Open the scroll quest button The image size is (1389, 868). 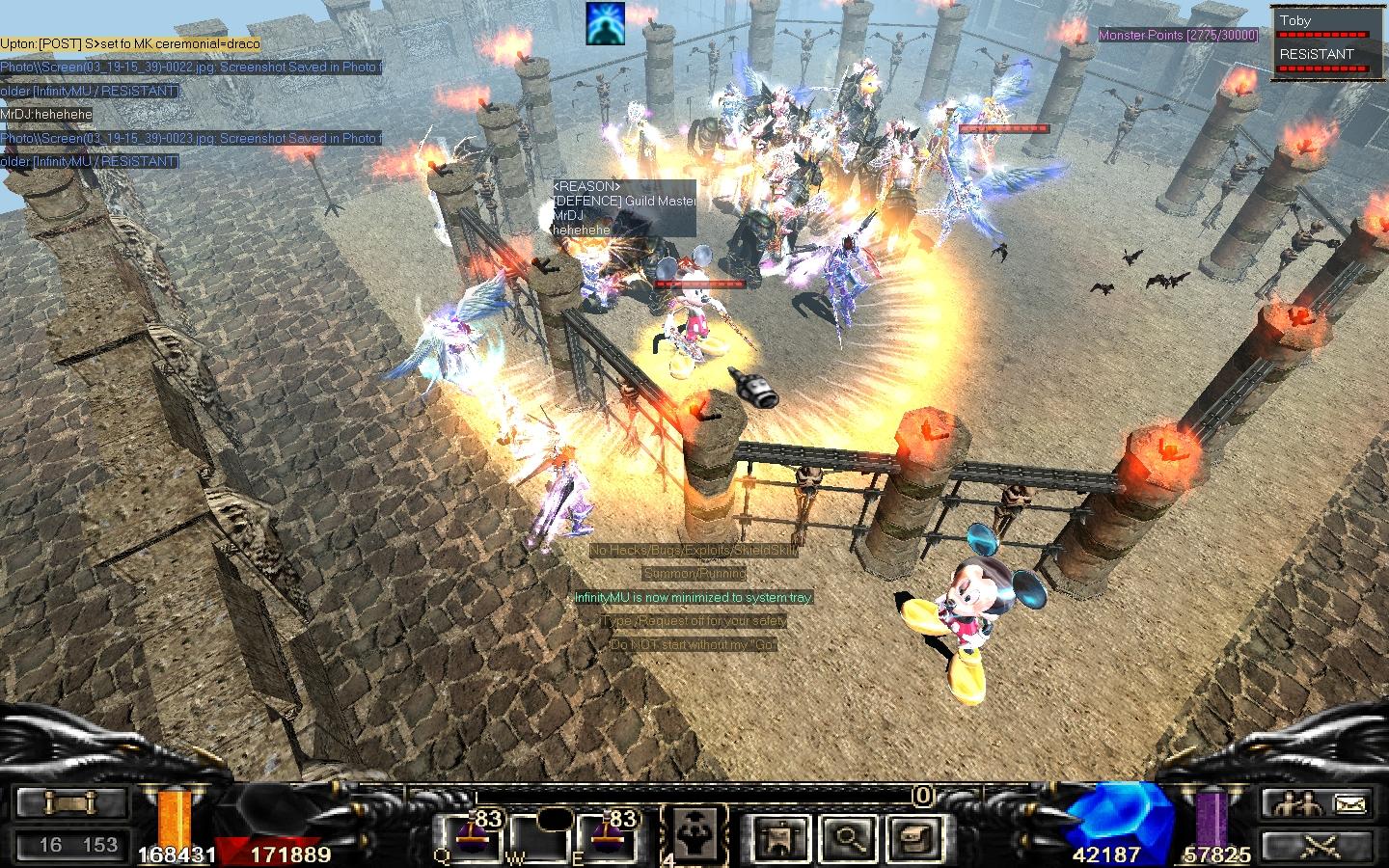click(x=72, y=802)
